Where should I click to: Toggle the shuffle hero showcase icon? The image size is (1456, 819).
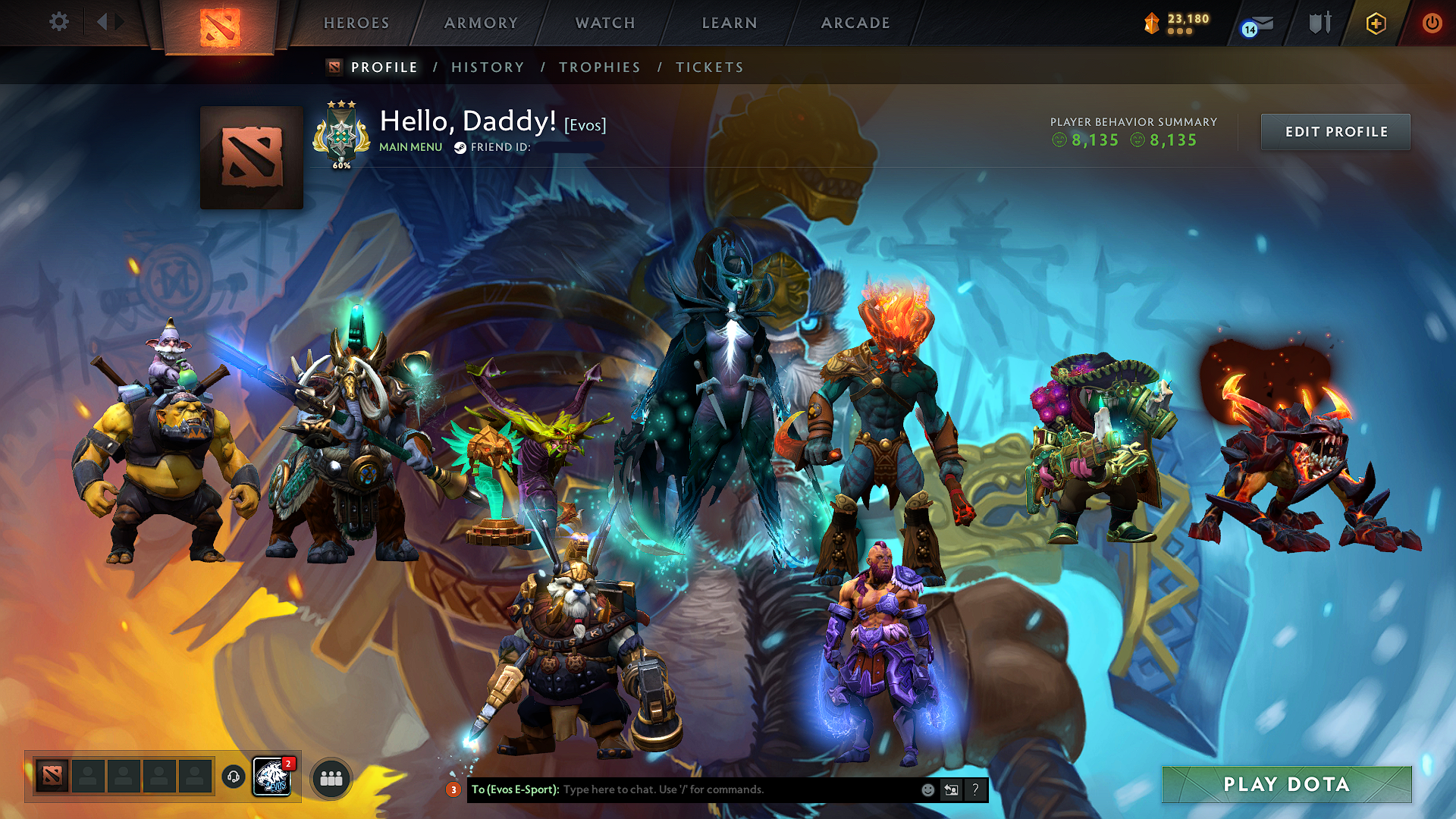(x=950, y=789)
